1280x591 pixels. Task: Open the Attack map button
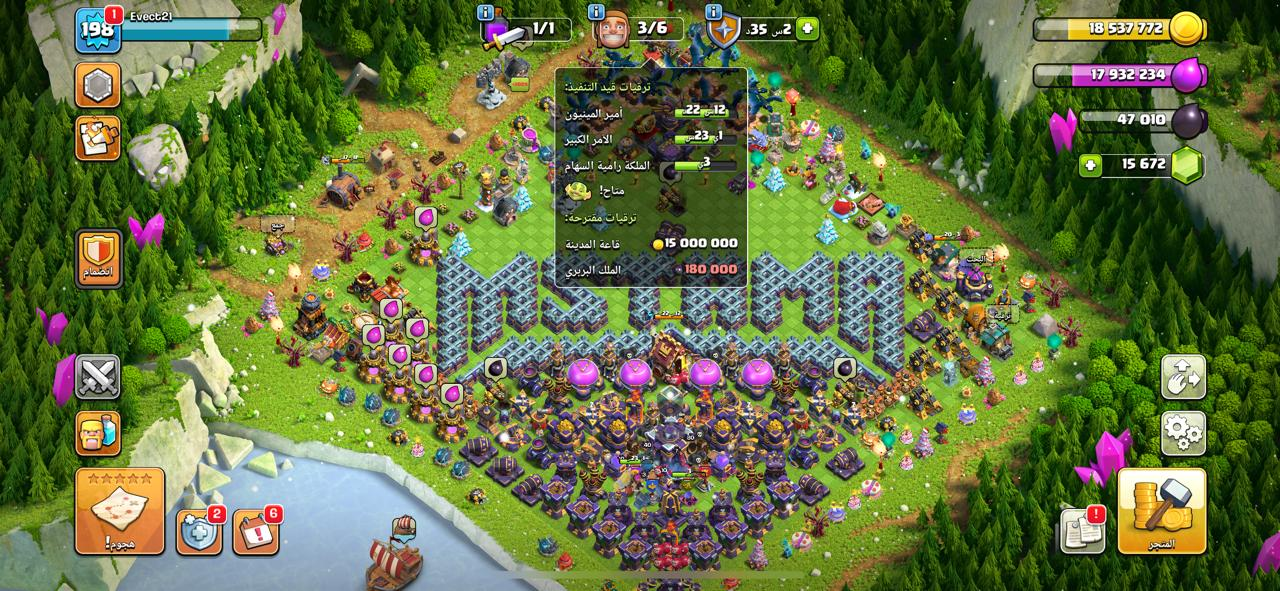119,510
